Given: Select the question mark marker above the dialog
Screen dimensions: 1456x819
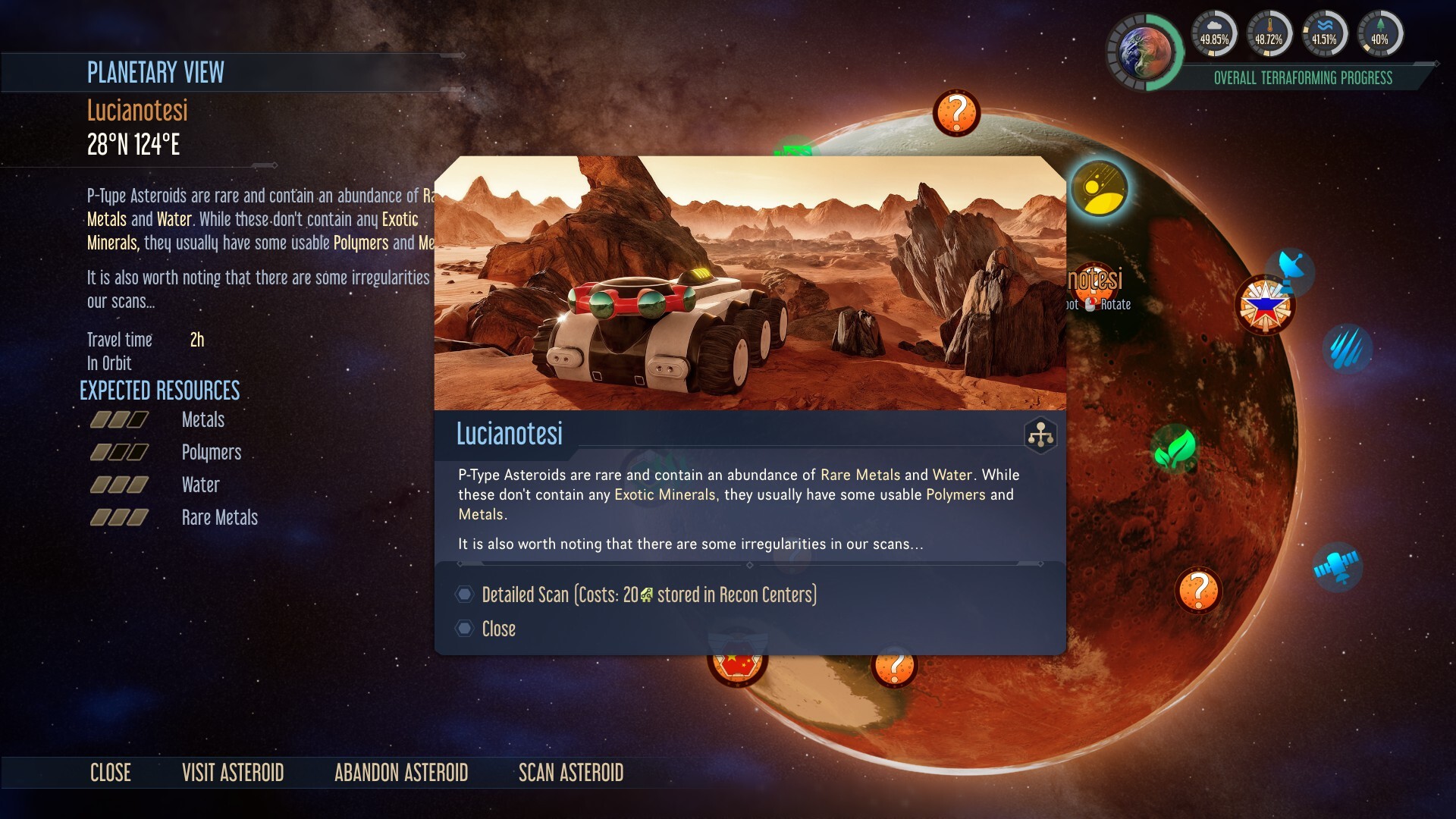Looking at the screenshot, I should pyautogui.click(x=956, y=113).
